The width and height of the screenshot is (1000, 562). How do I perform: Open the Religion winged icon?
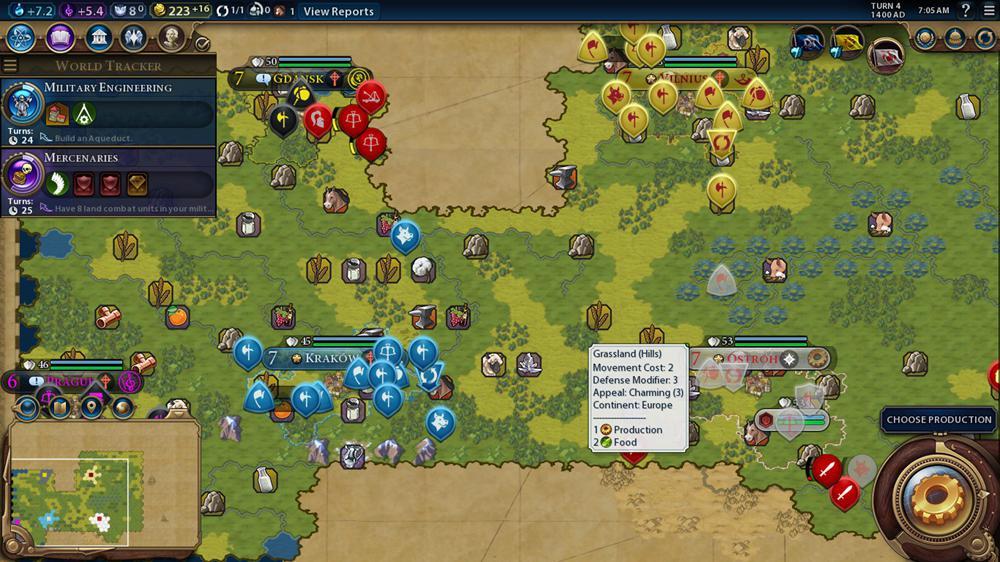(x=134, y=39)
